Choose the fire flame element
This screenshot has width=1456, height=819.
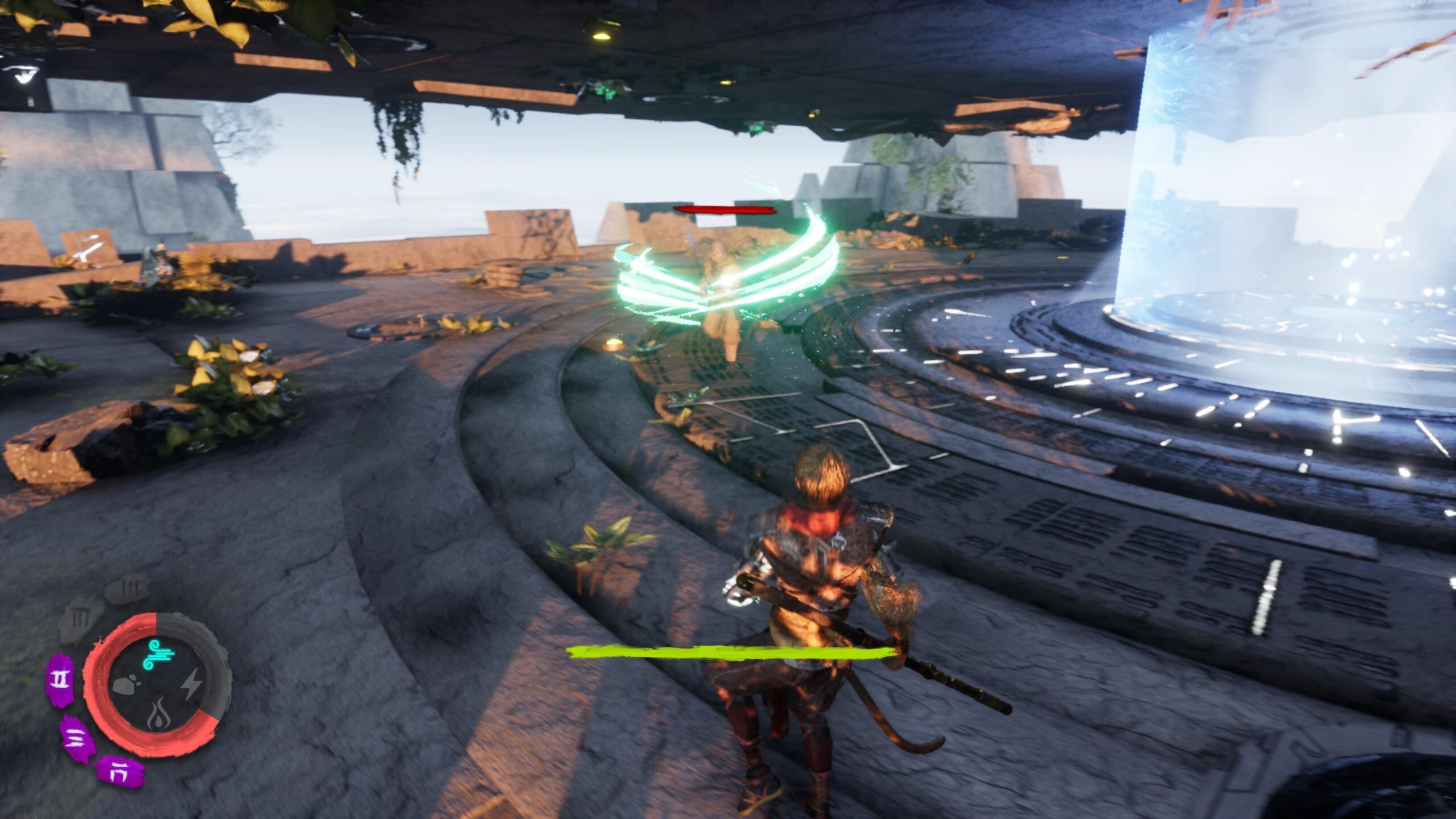(158, 714)
